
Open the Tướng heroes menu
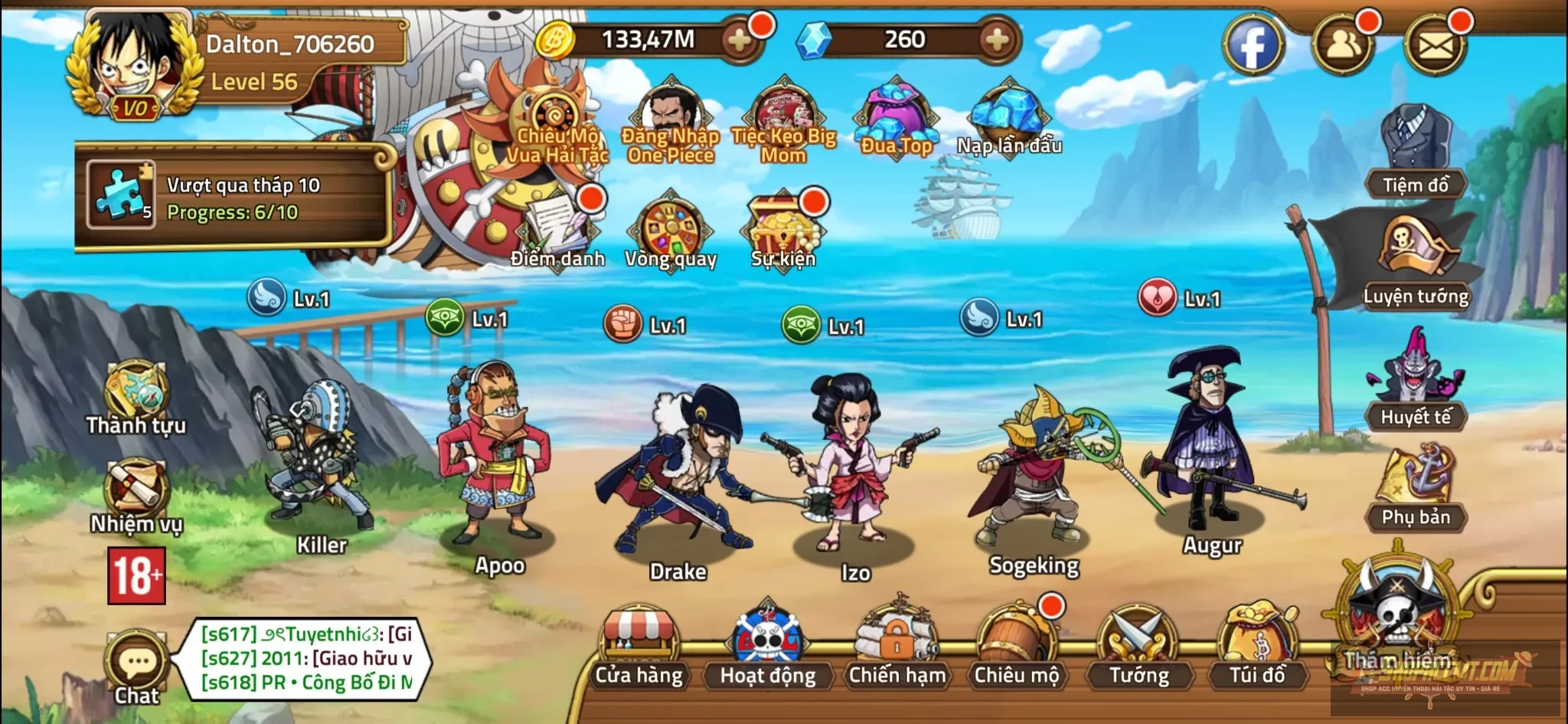click(x=1138, y=647)
